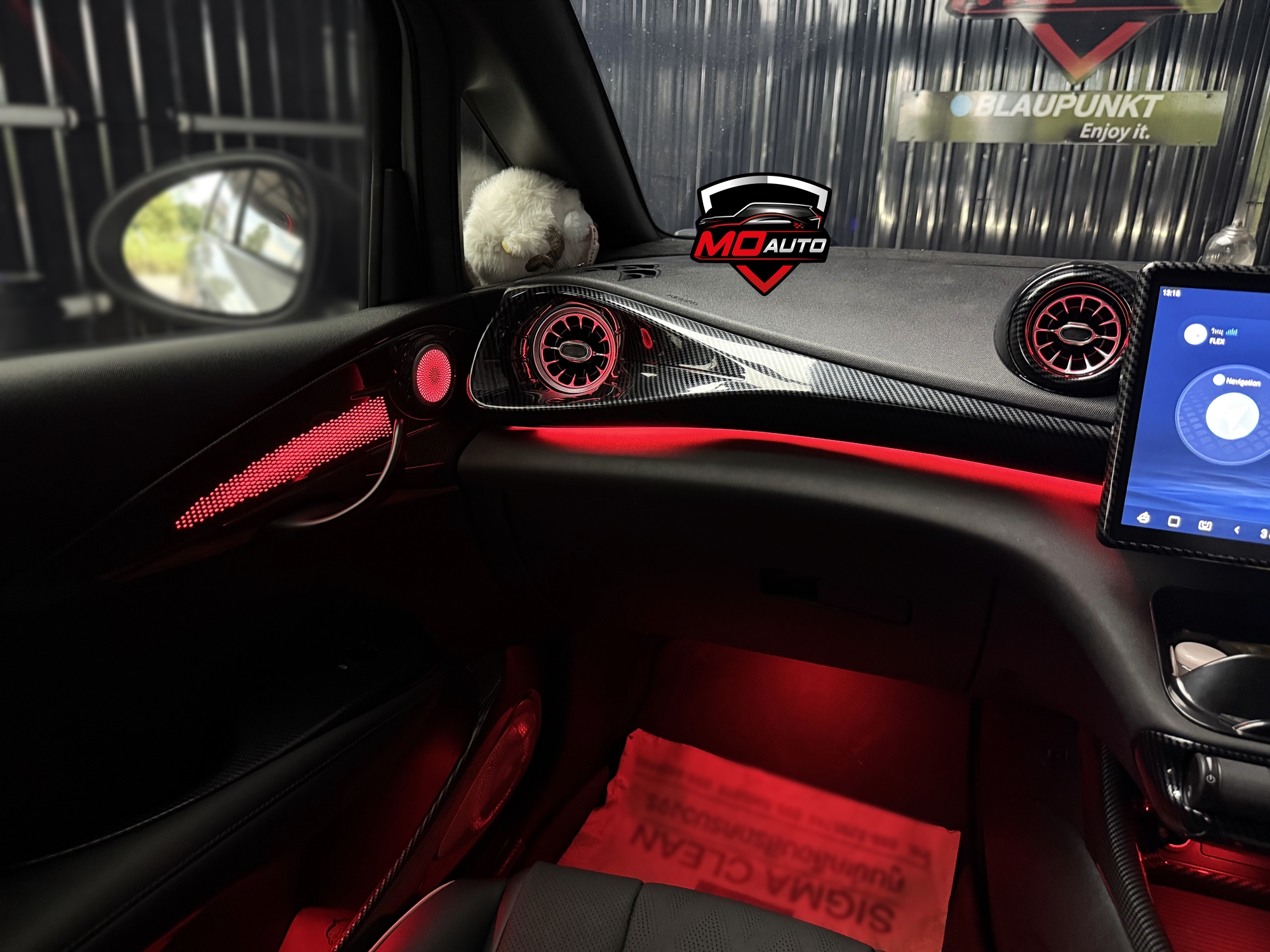Select the Navigation label on the widget
Image resolution: width=1270 pixels, height=952 pixels.
tap(1243, 382)
